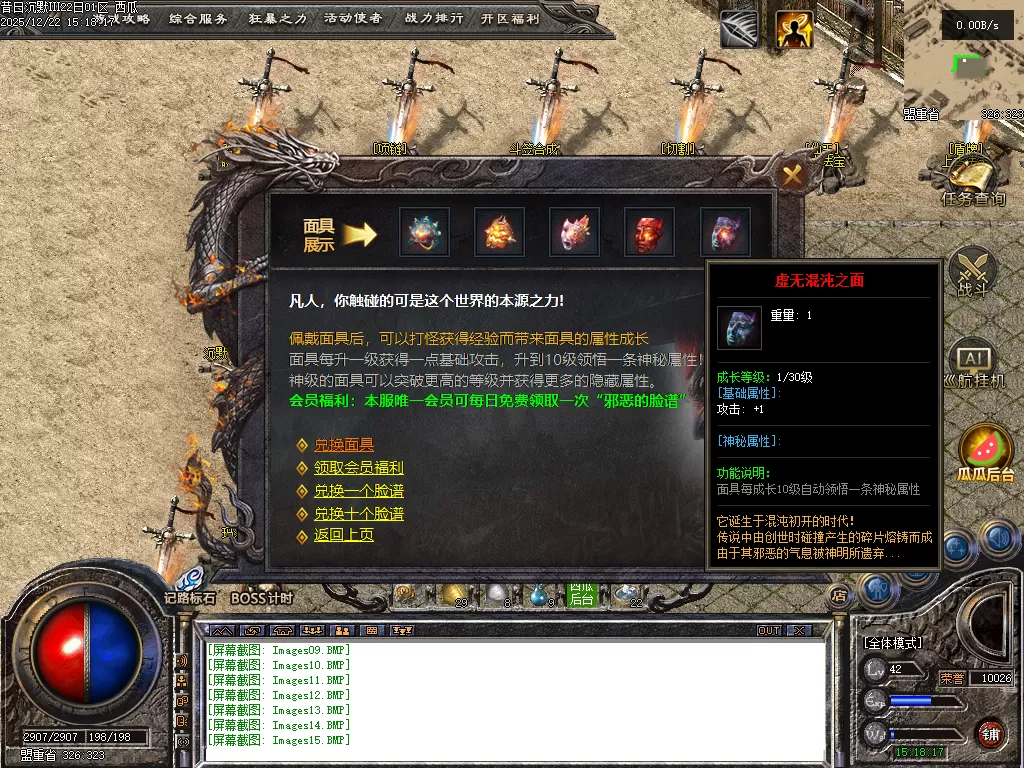This screenshot has width=1024, height=768.
Task: Show the 战力排行 ranking
Action: pyautogui.click(x=434, y=19)
